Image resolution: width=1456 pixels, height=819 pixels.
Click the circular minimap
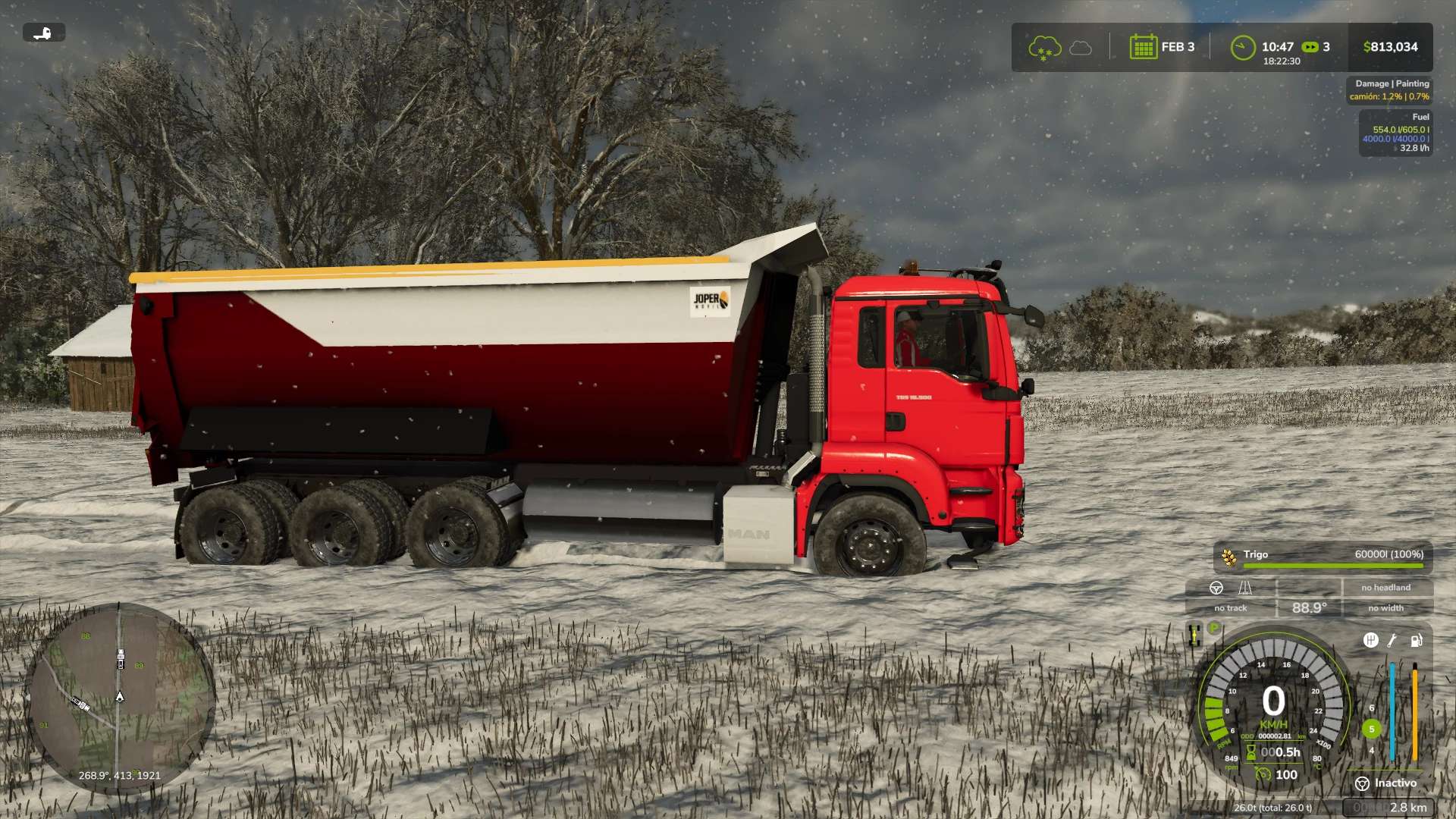(120, 698)
